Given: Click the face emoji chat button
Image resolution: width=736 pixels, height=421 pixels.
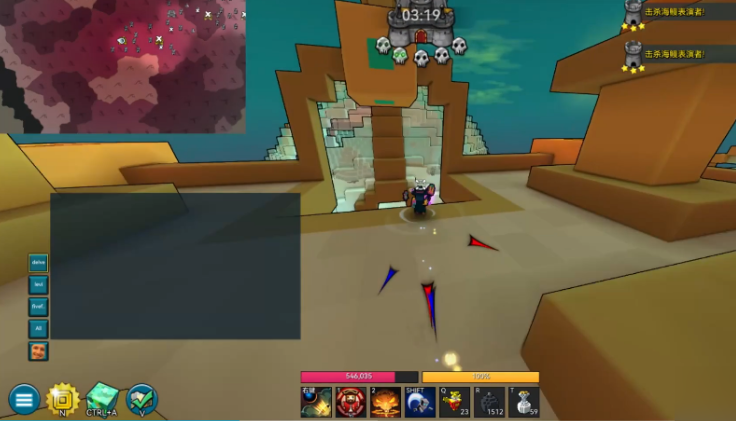Looking at the screenshot, I should pyautogui.click(x=38, y=351).
